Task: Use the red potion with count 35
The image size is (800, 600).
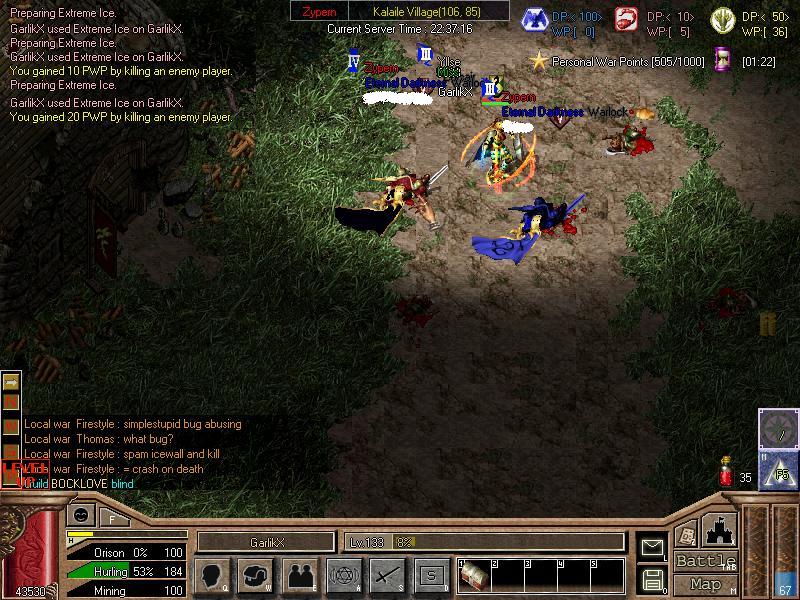Action: pyautogui.click(x=727, y=474)
